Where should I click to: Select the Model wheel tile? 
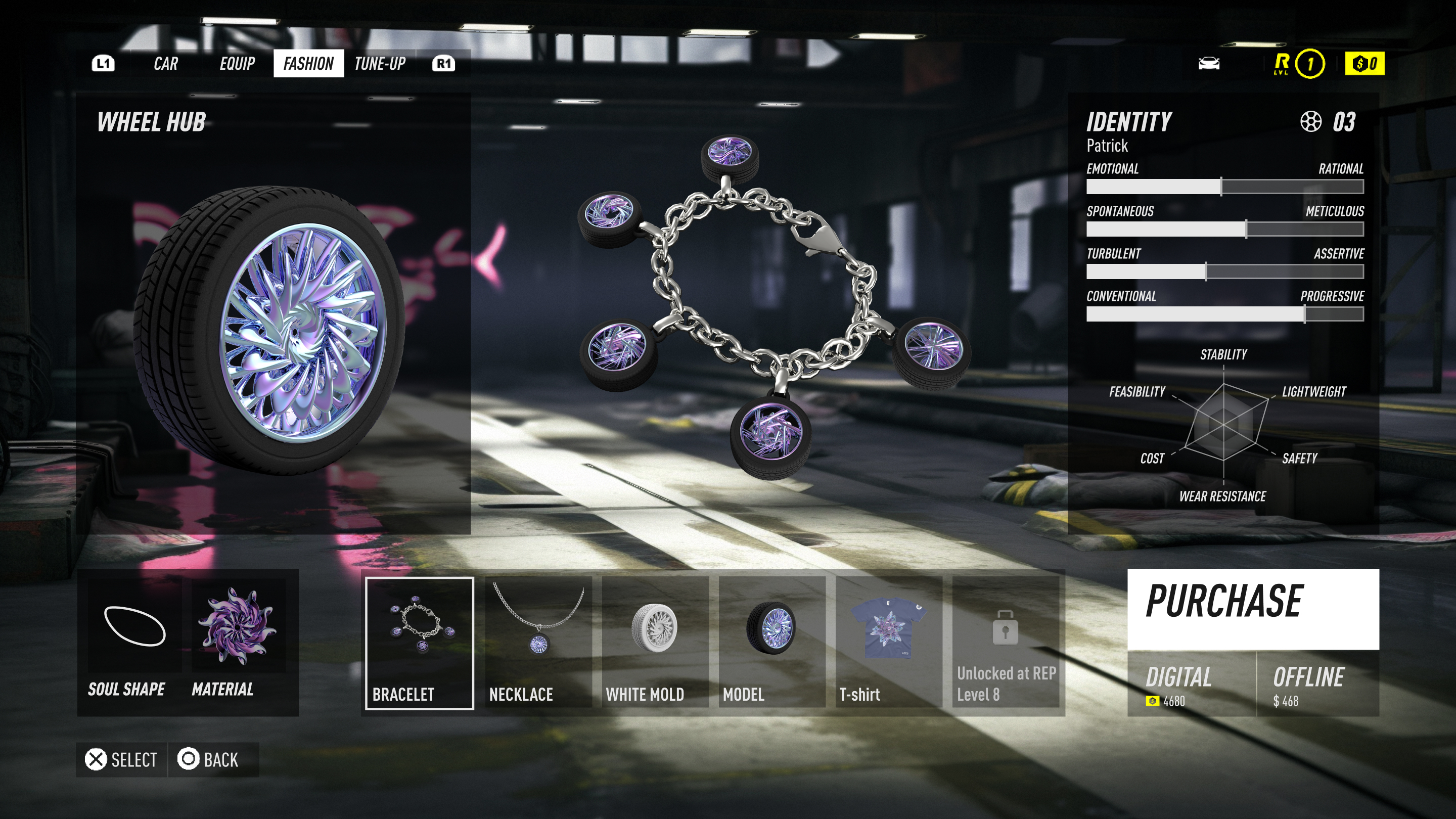pos(771,643)
